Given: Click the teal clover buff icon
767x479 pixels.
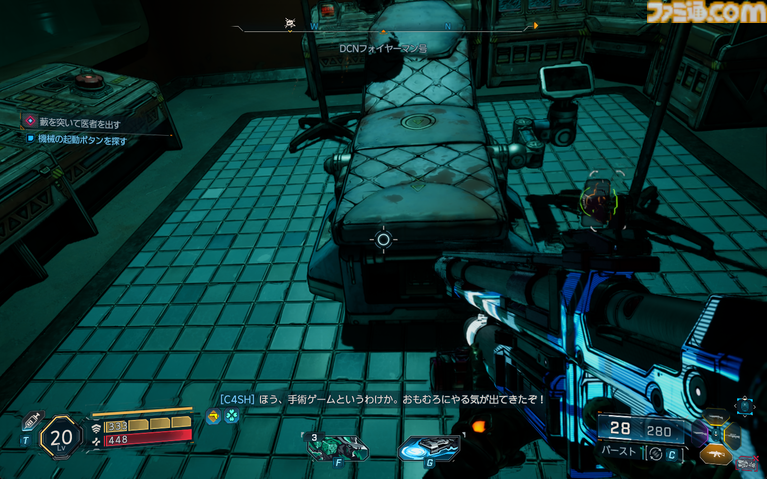Looking at the screenshot, I should [231, 416].
